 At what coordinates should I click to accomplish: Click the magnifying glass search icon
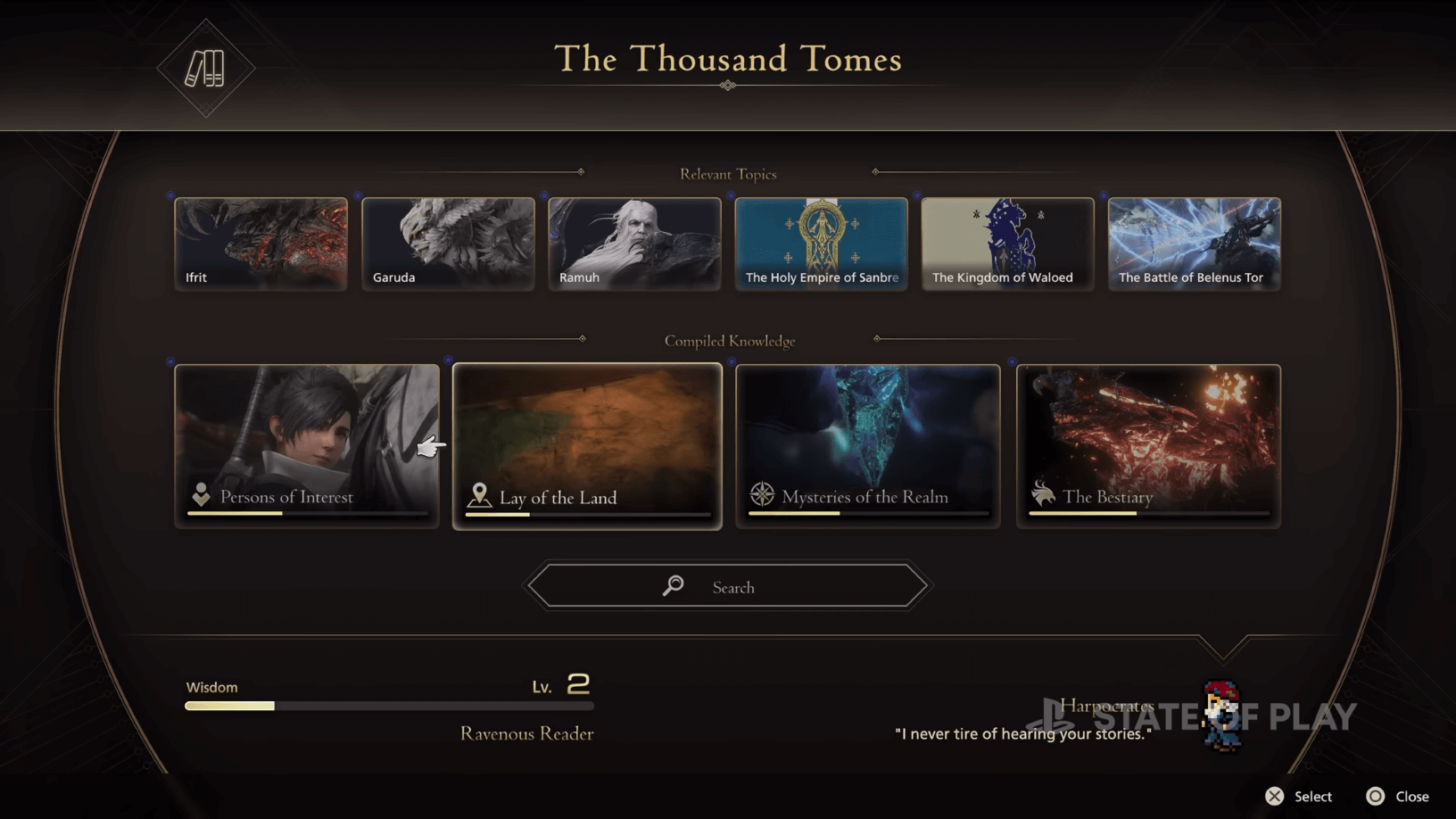coord(673,586)
